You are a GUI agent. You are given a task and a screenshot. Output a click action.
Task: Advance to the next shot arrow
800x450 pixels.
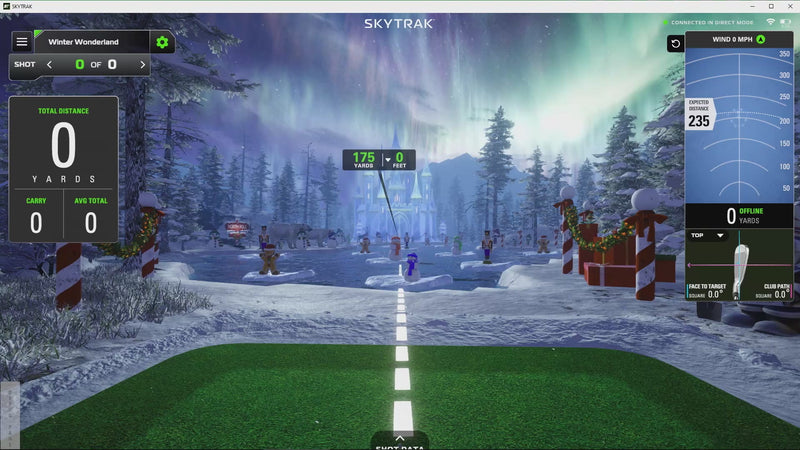pos(143,65)
